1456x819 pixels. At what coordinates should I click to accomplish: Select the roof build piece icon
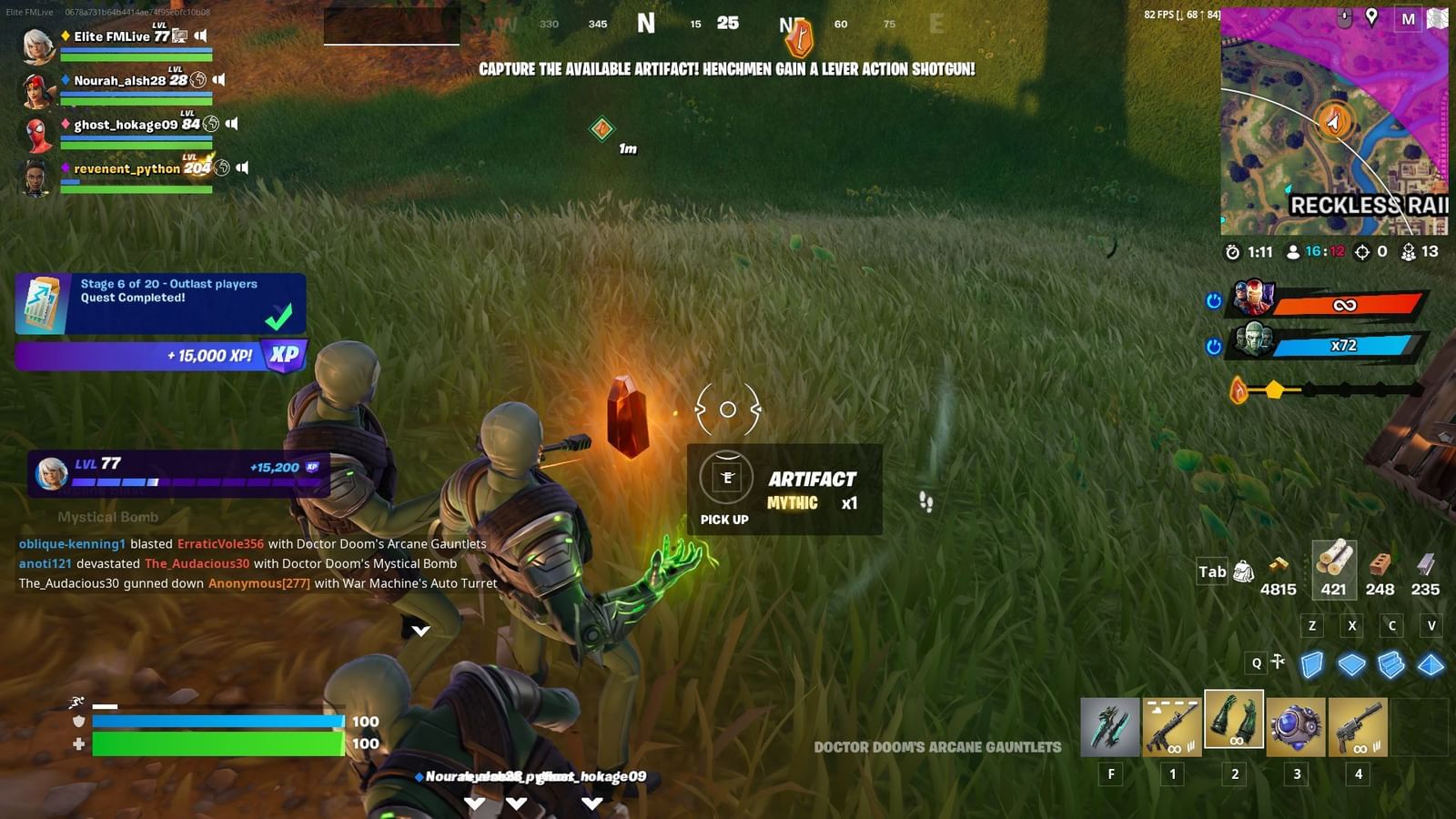(1430, 664)
